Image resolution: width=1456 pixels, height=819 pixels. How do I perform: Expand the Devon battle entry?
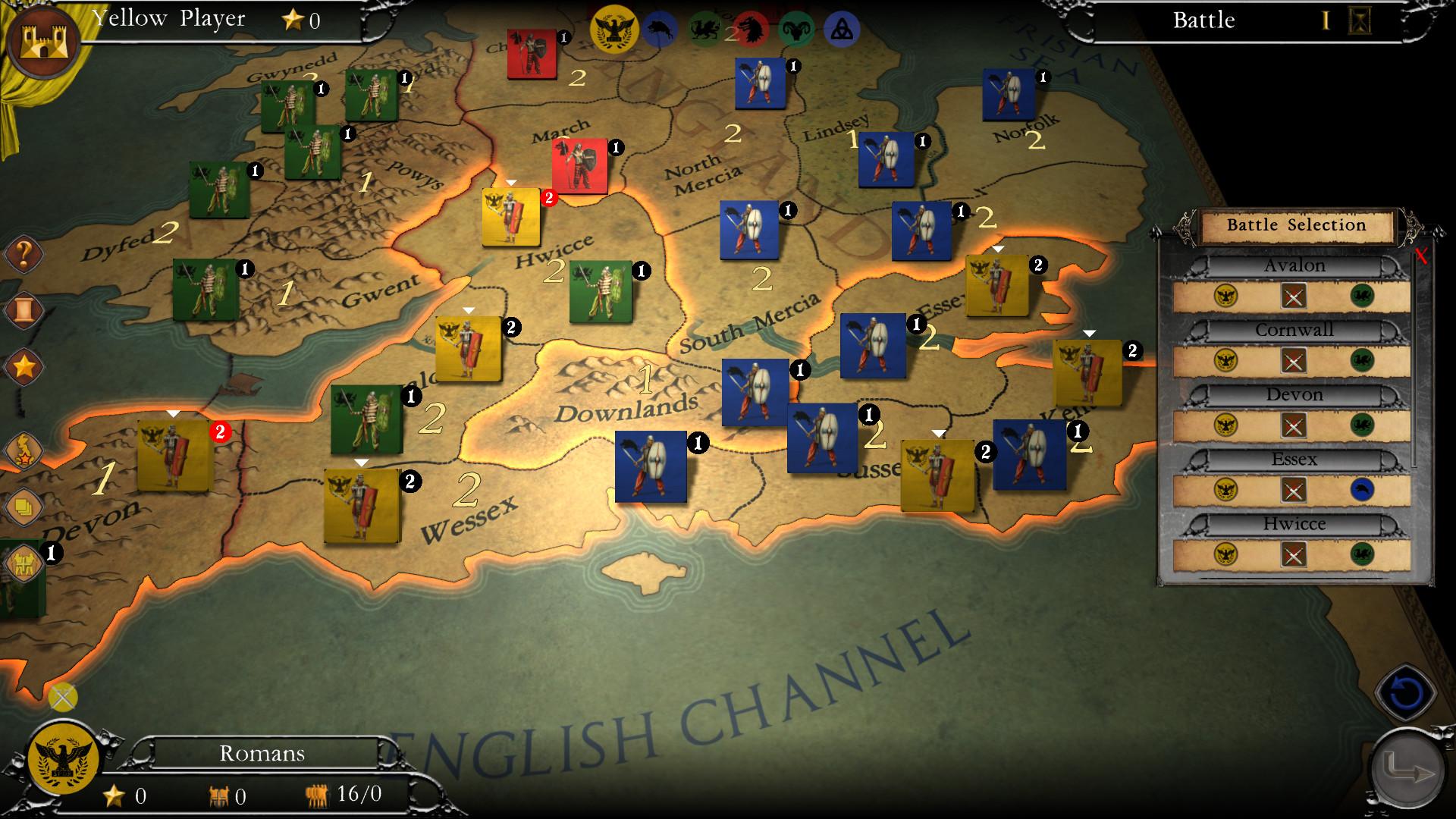pos(1296,394)
